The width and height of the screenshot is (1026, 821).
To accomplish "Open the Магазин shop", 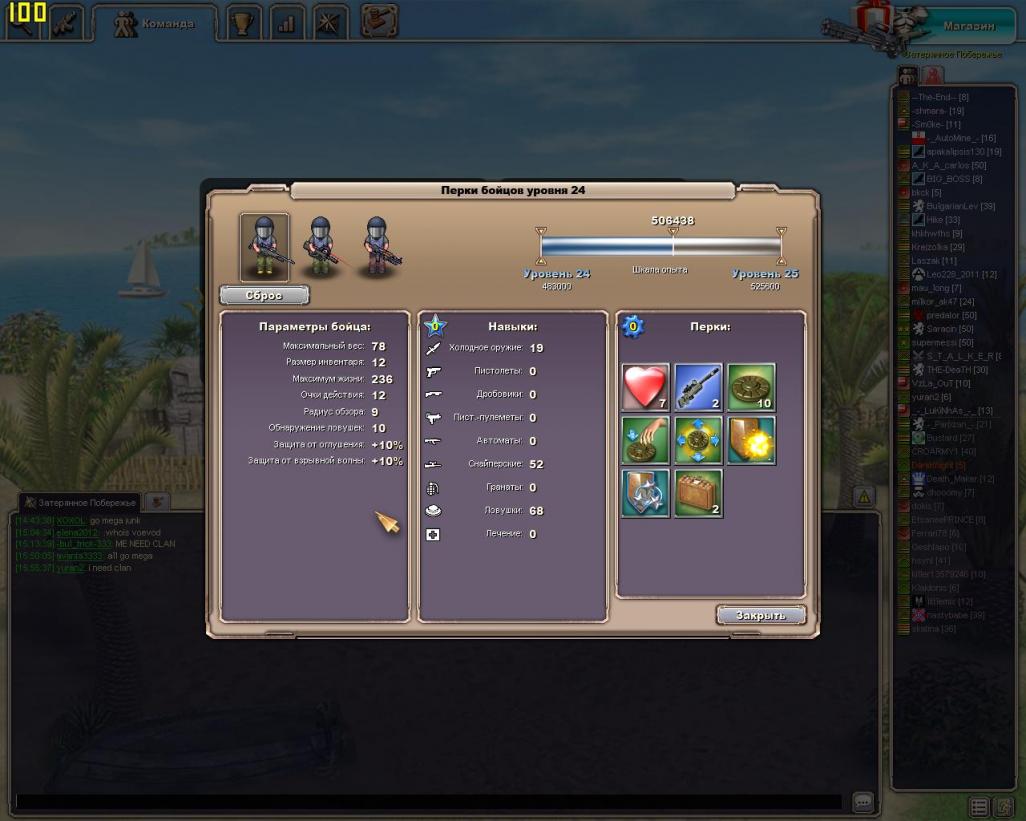I will coord(968,25).
